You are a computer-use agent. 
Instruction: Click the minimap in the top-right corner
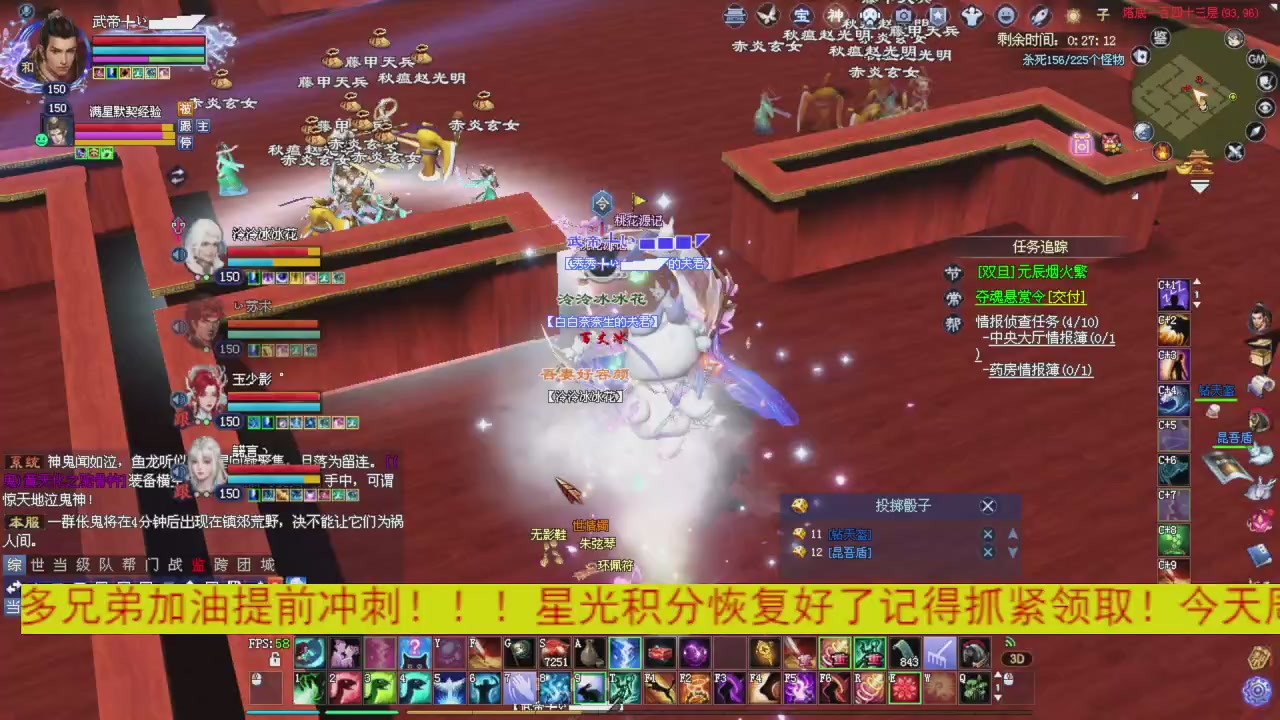pos(1200,95)
